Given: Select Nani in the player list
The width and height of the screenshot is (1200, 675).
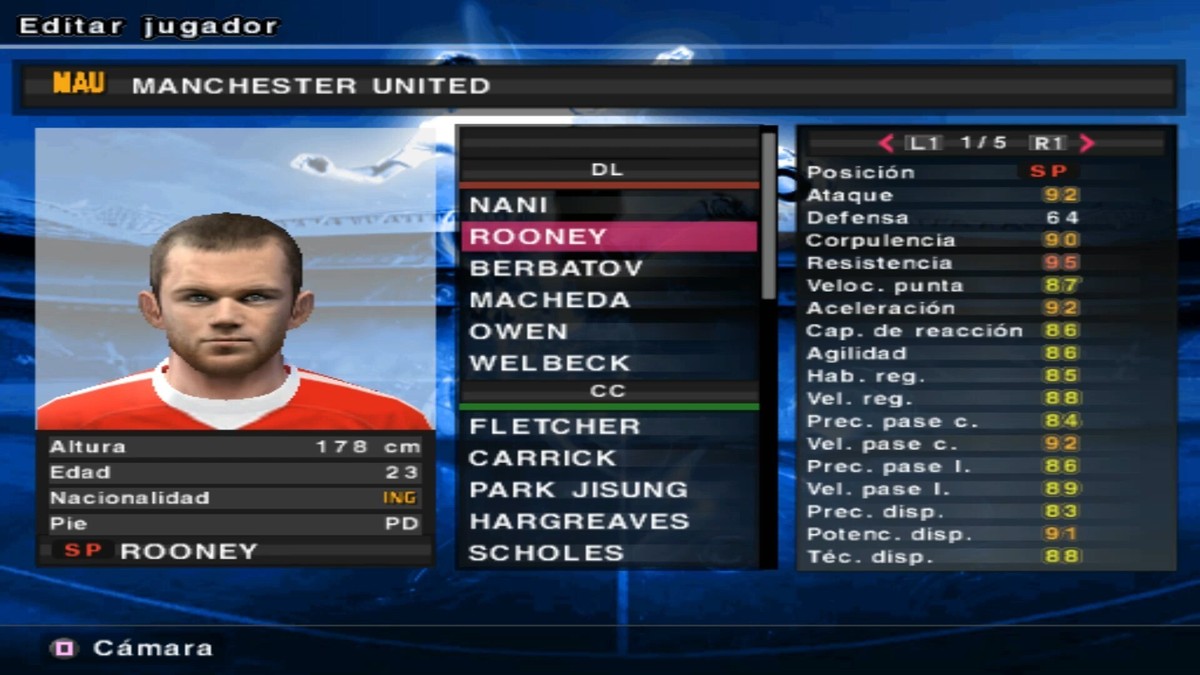Looking at the screenshot, I should (608, 205).
